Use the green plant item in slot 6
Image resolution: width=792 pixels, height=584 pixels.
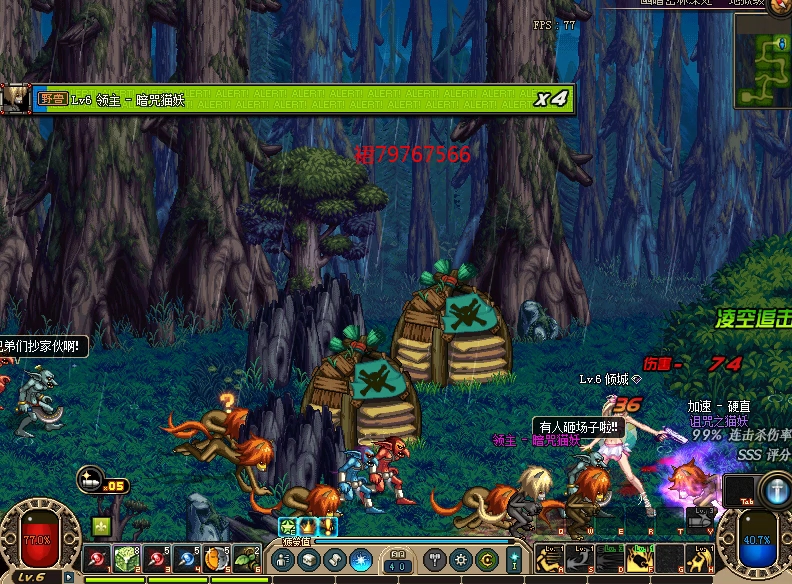tap(246, 558)
